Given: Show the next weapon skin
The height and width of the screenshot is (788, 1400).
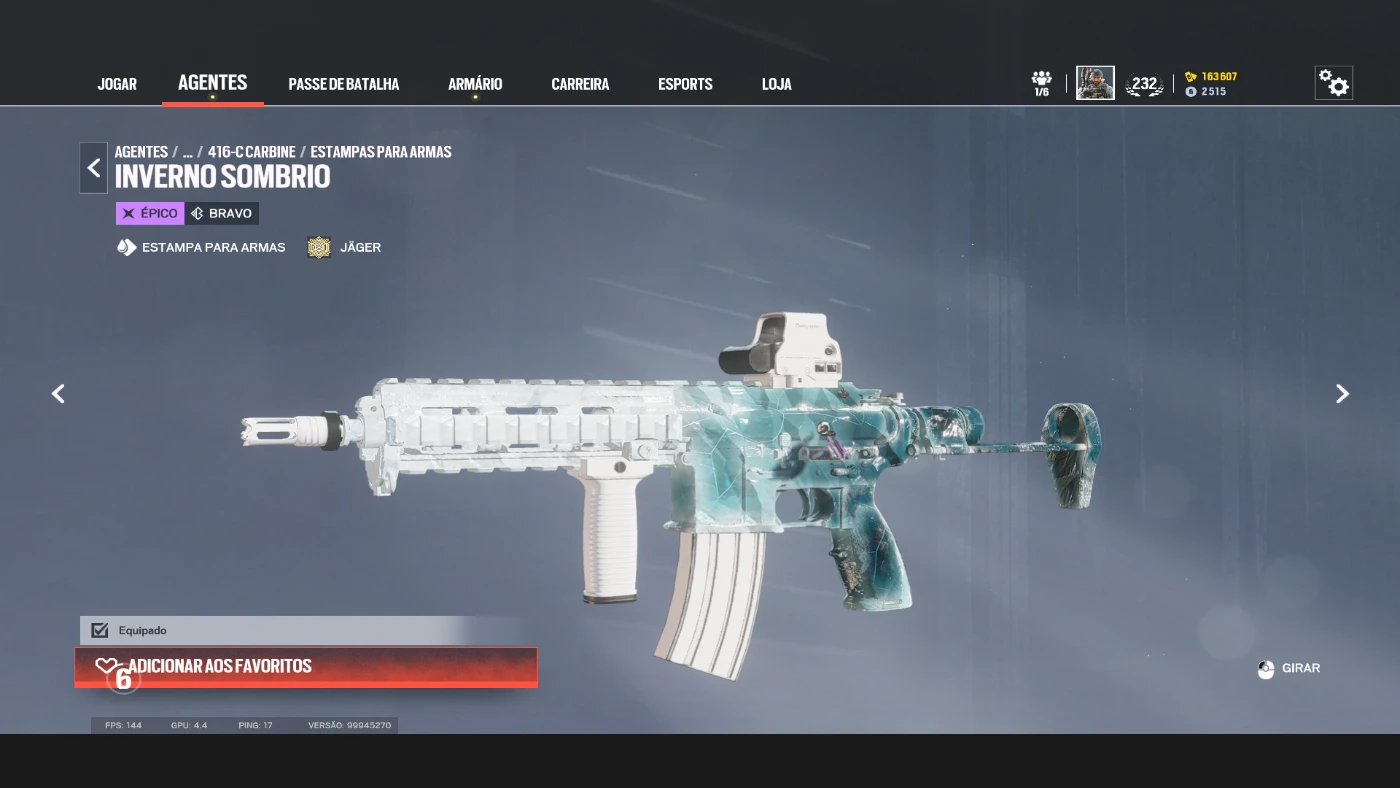Looking at the screenshot, I should coord(1342,394).
